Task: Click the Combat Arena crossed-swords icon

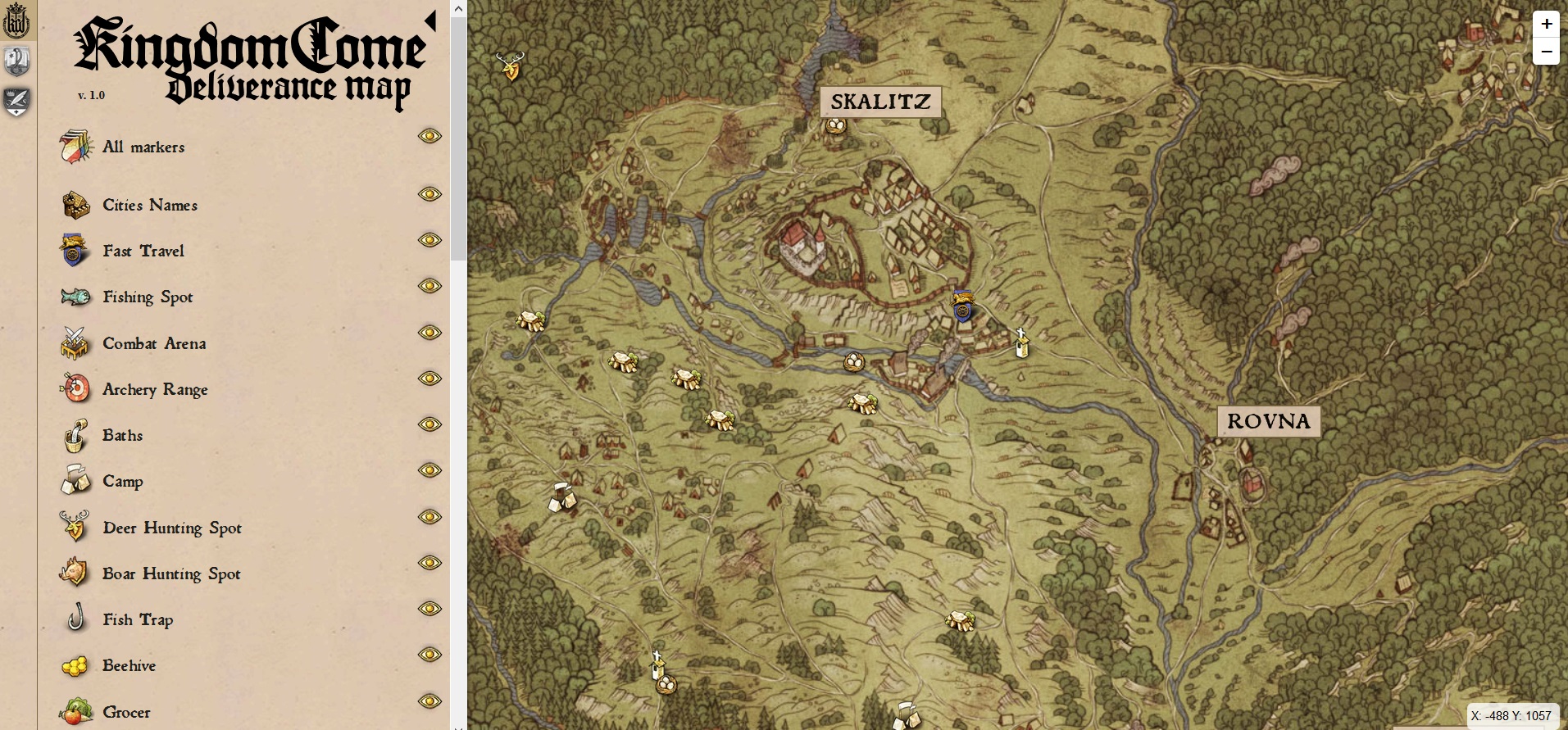Action: (75, 343)
